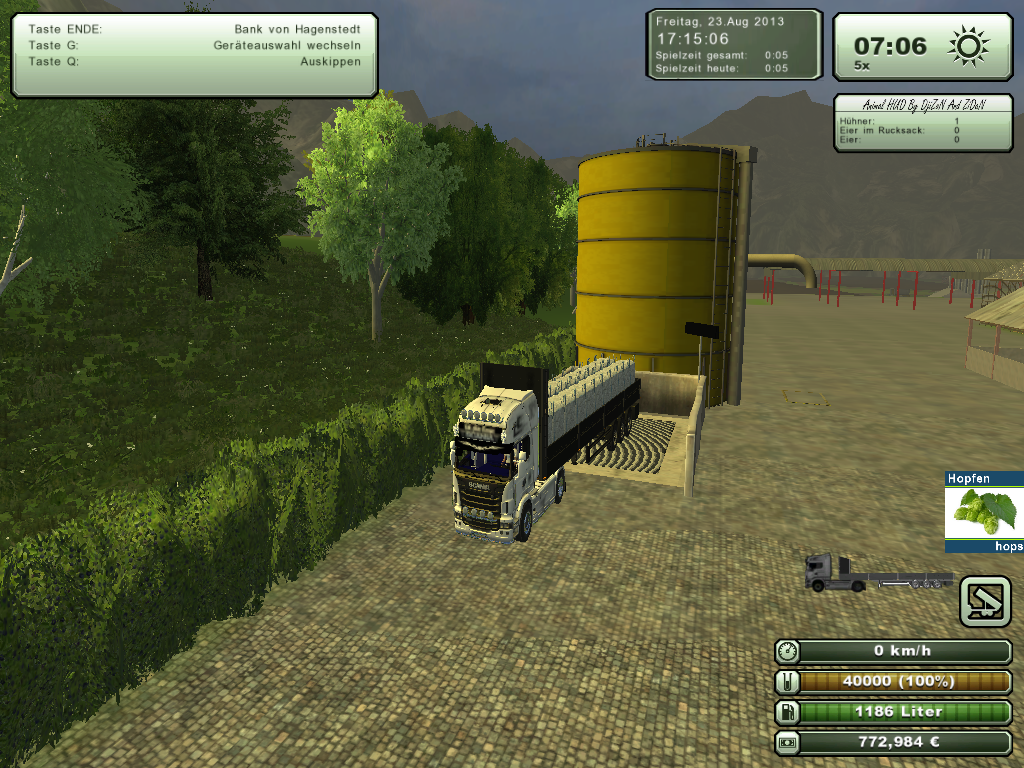Click the sun weather icon
The width and height of the screenshot is (1024, 768).
[x=968, y=46]
